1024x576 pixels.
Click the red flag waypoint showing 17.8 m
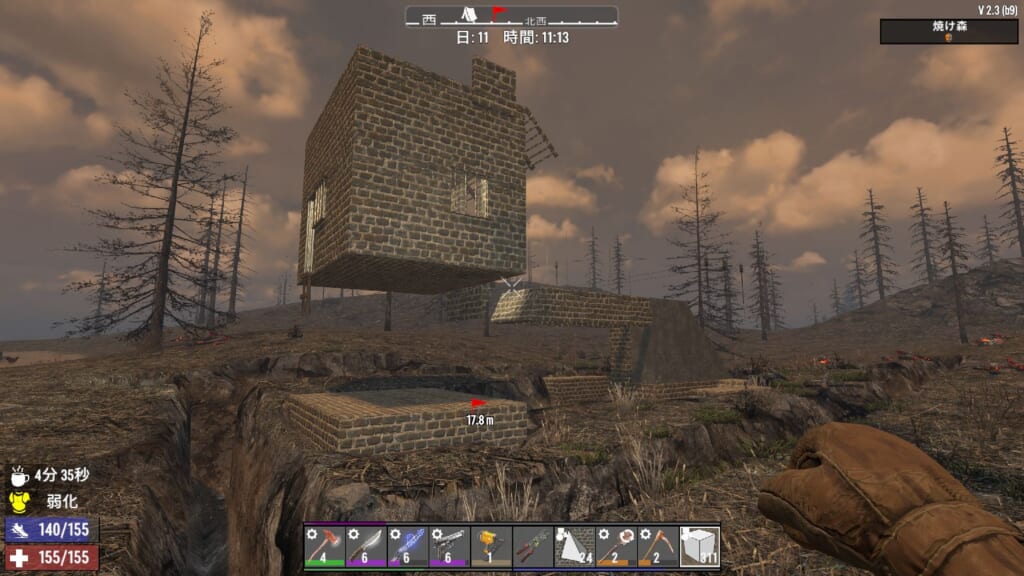click(x=478, y=406)
